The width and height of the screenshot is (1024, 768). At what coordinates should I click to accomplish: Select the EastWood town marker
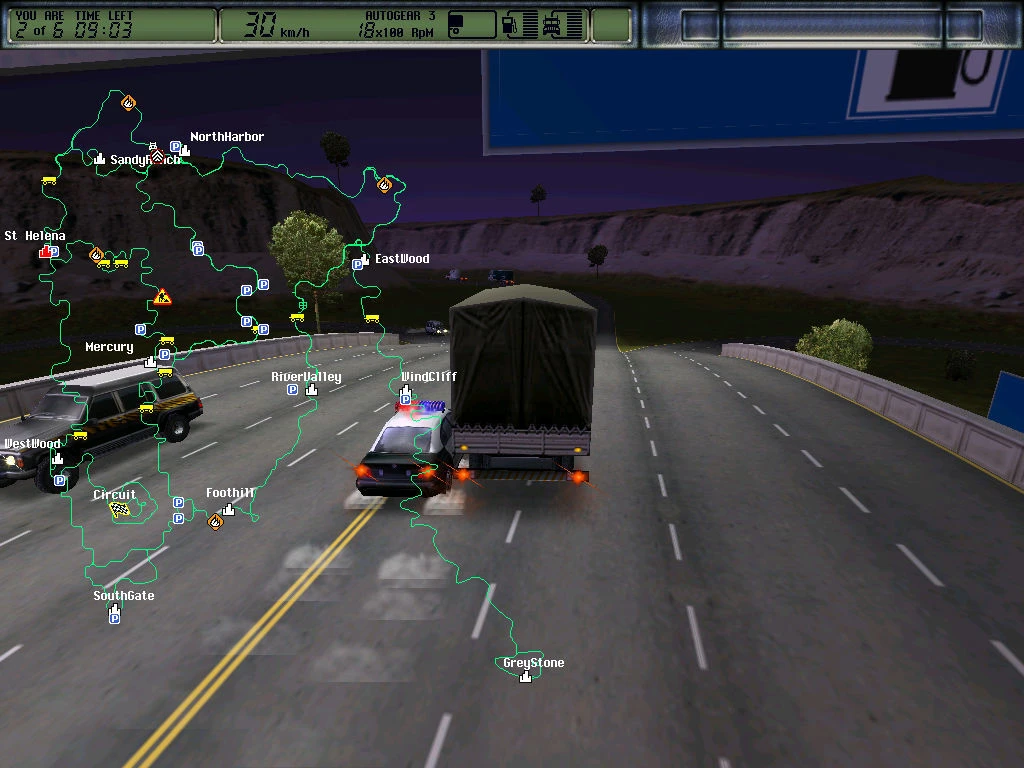pos(367,259)
